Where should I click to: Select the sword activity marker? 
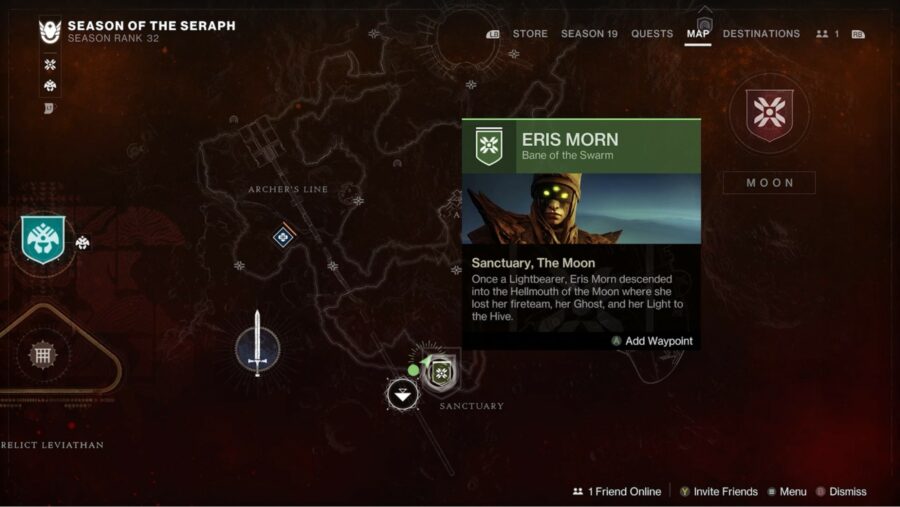click(x=257, y=345)
